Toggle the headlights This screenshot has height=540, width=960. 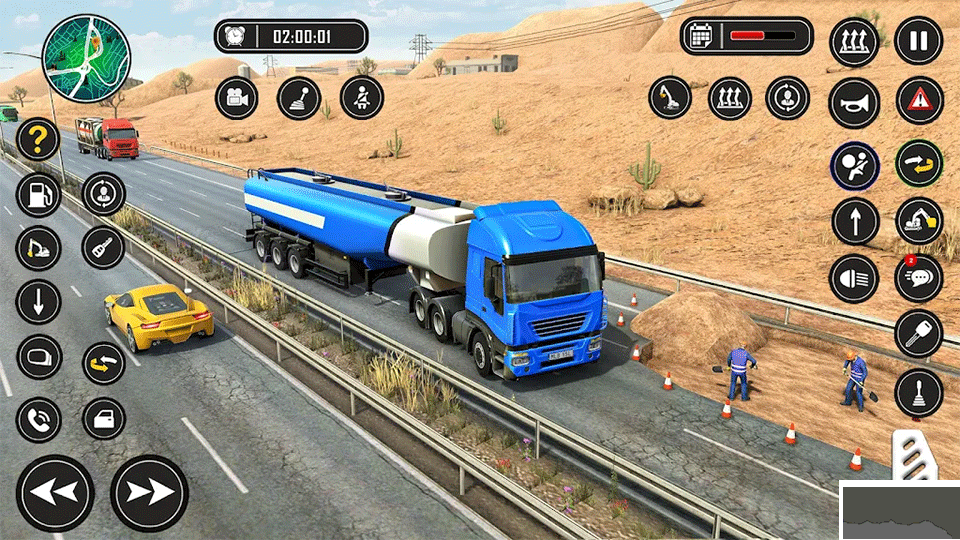point(854,279)
